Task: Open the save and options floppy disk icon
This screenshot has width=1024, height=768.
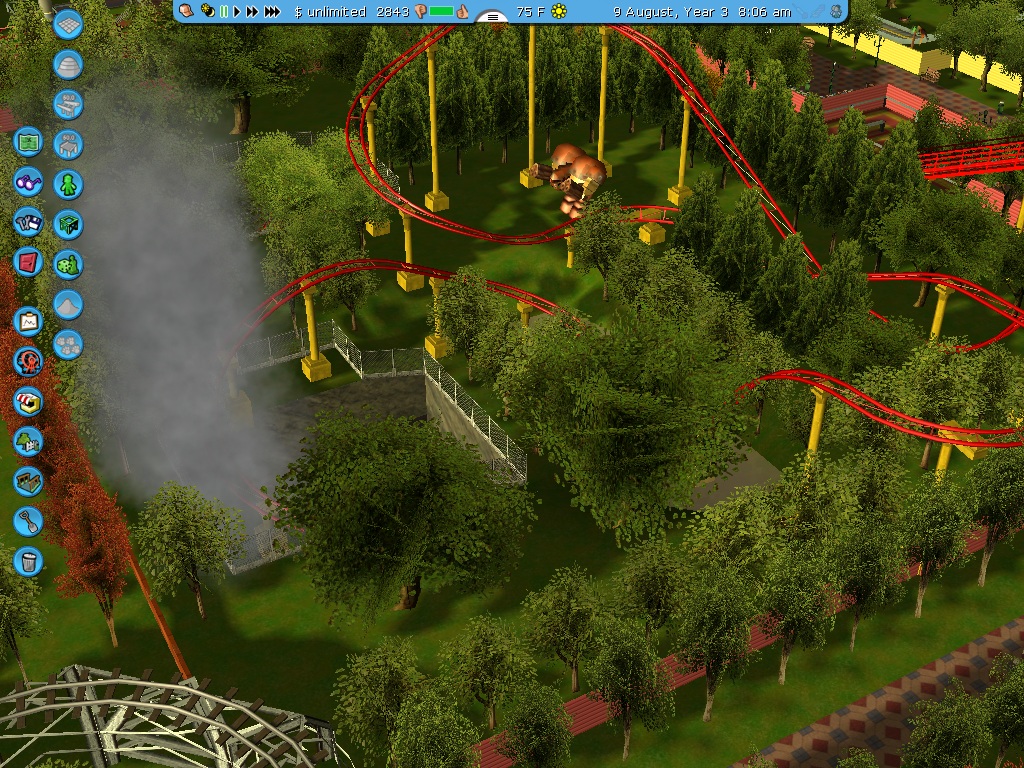Action: click(28, 222)
